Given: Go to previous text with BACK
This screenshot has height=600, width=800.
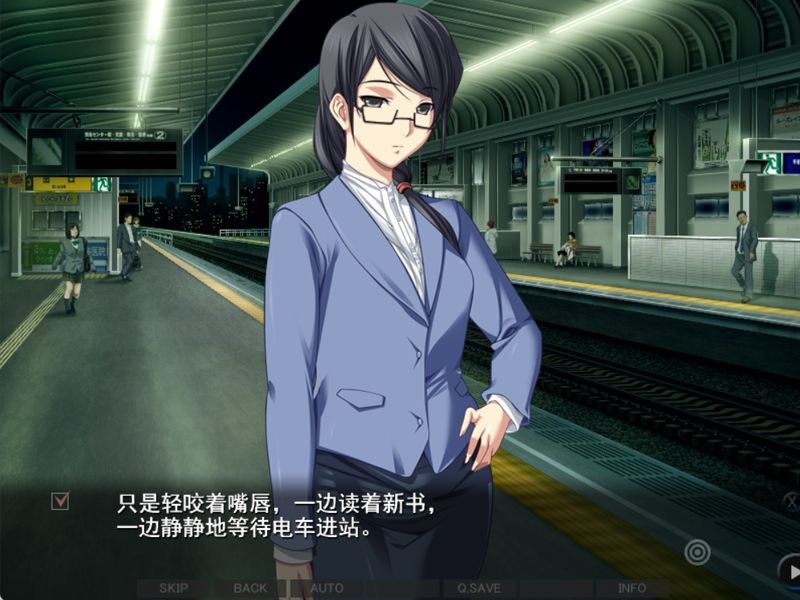Looking at the screenshot, I should click(x=250, y=588).
